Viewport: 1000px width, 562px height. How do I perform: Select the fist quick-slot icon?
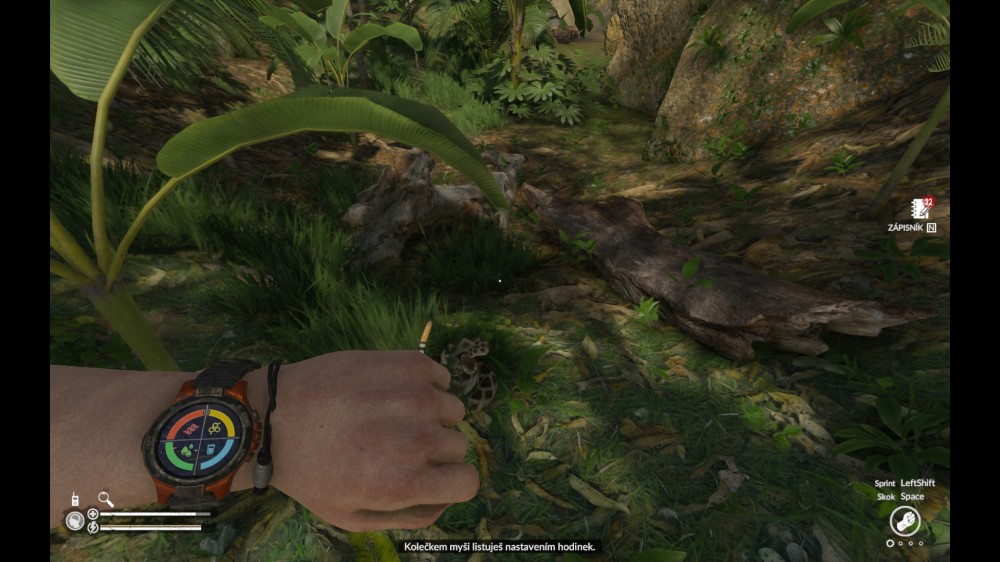point(904,521)
